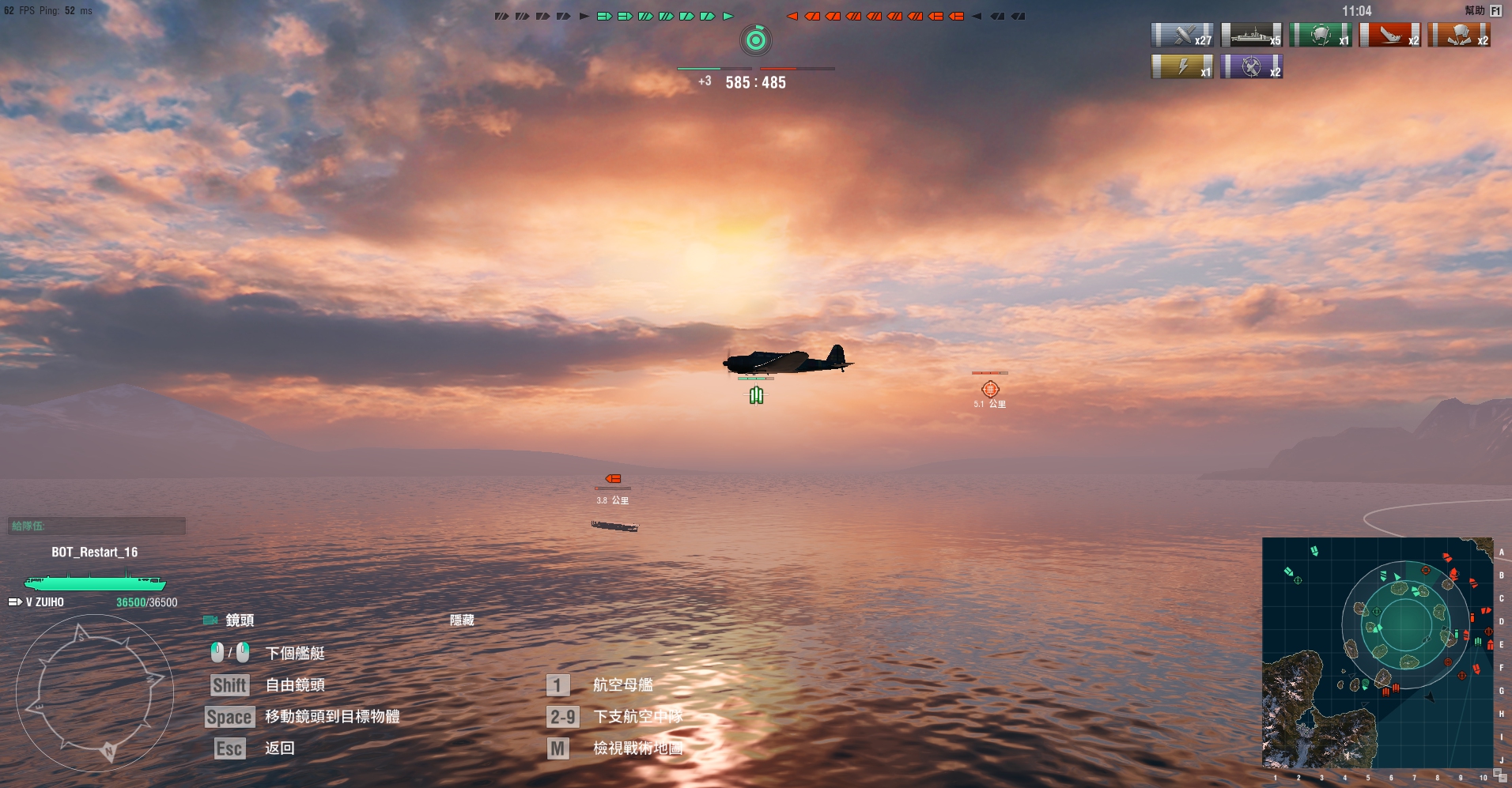The width and height of the screenshot is (1512, 788).
Task: Select the enemy ship marker at 3.8 km
Action: [x=613, y=479]
